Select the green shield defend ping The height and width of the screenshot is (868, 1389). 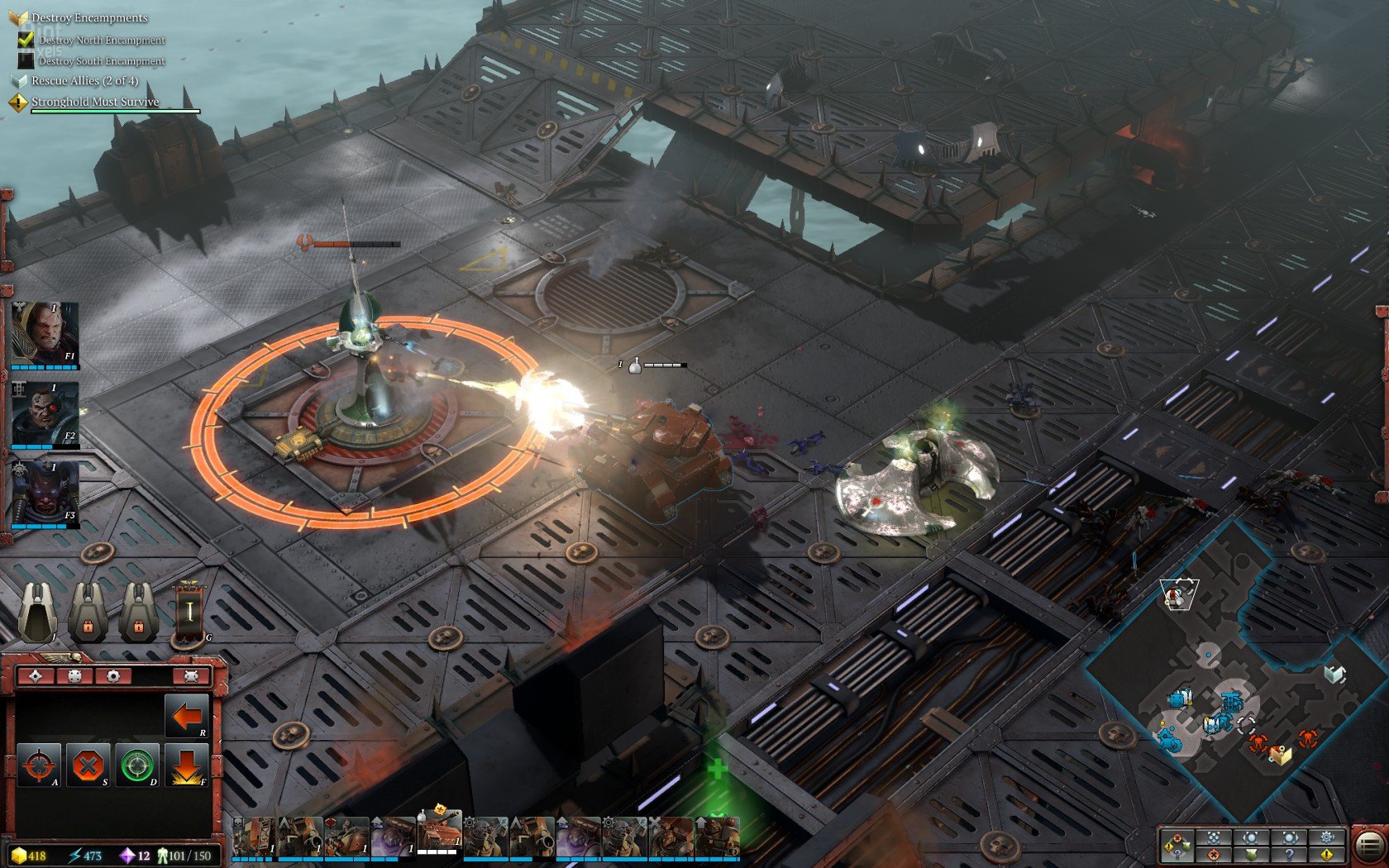pyautogui.click(x=1251, y=855)
